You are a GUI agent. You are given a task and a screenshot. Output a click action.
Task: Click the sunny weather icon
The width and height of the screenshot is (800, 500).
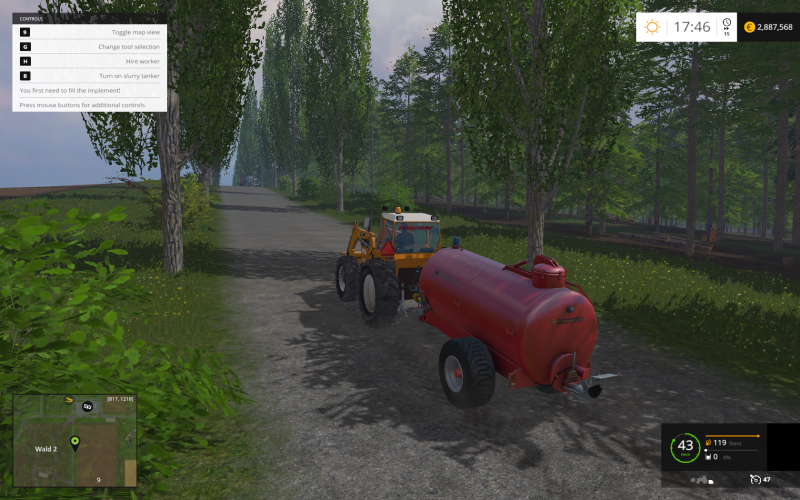click(652, 28)
